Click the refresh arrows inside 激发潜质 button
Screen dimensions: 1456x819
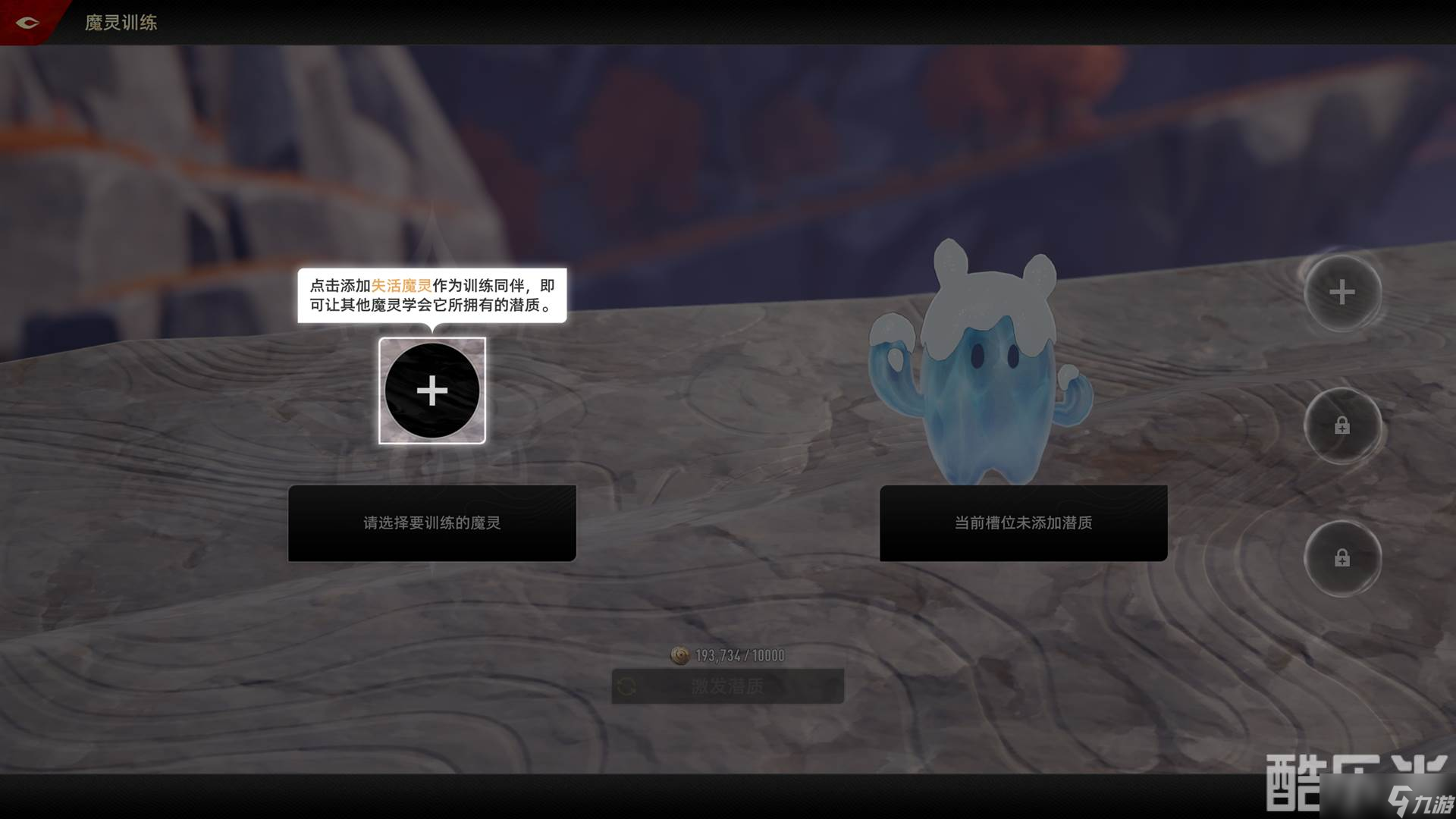pos(626,686)
